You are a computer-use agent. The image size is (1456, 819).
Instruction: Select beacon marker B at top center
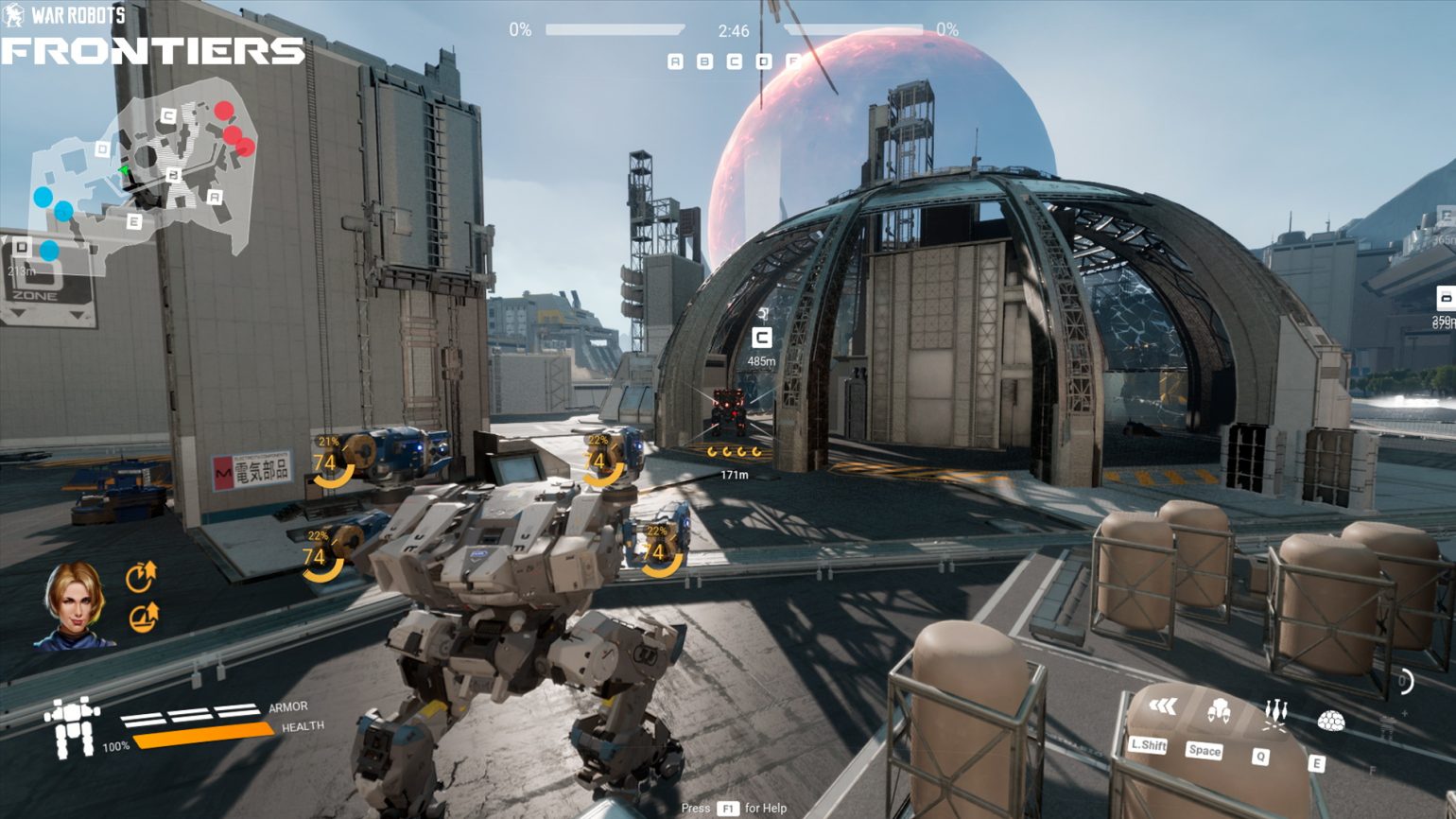(703, 60)
